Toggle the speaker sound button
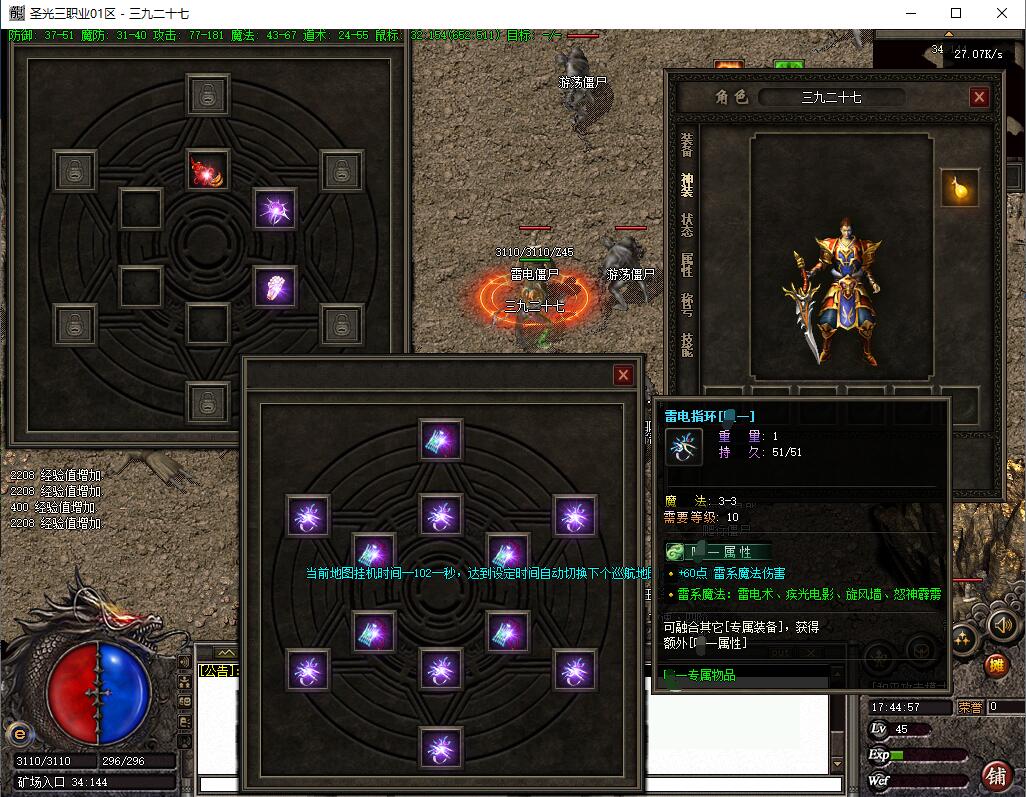 click(x=1001, y=625)
